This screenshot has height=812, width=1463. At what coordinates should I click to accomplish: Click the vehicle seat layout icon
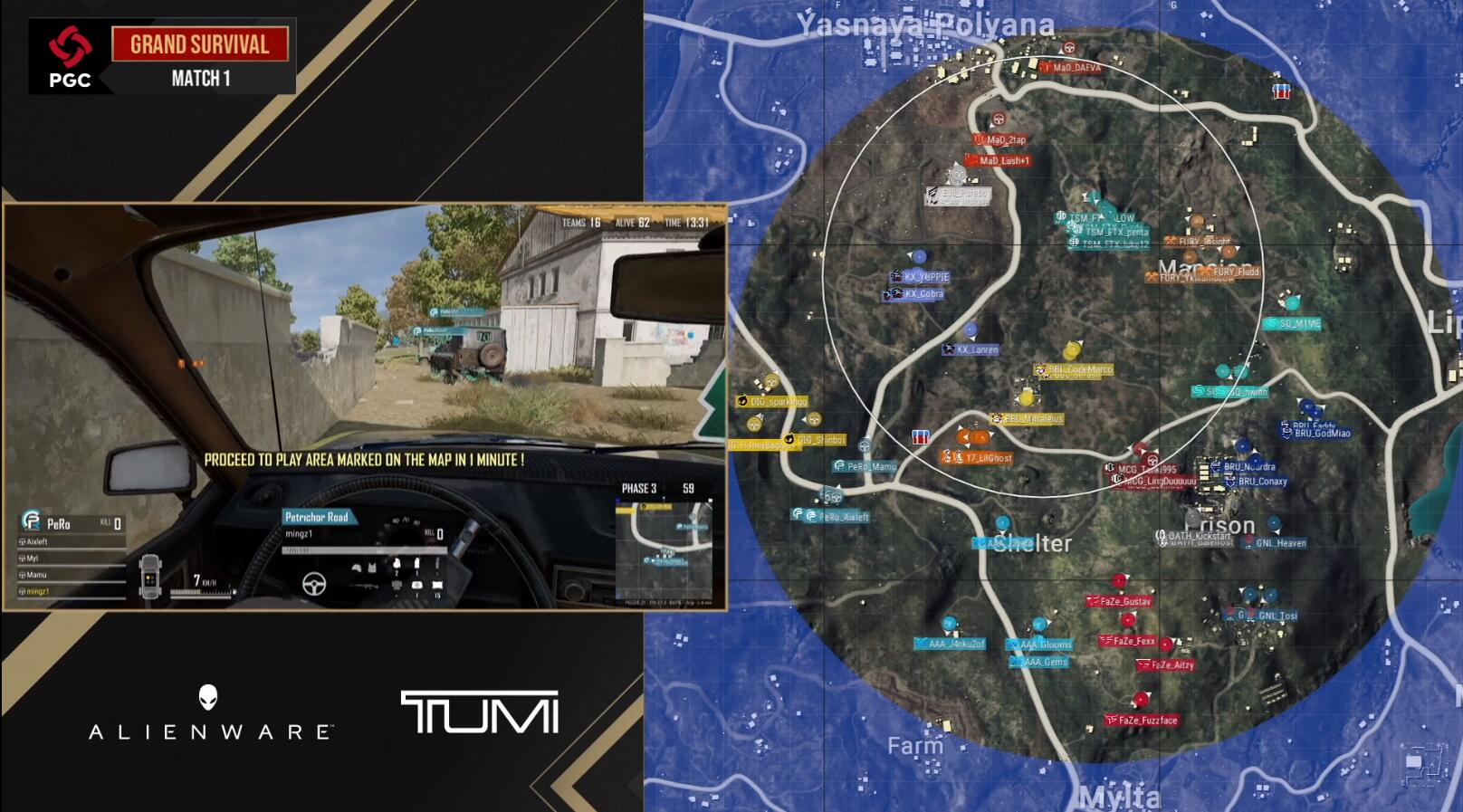point(150,576)
